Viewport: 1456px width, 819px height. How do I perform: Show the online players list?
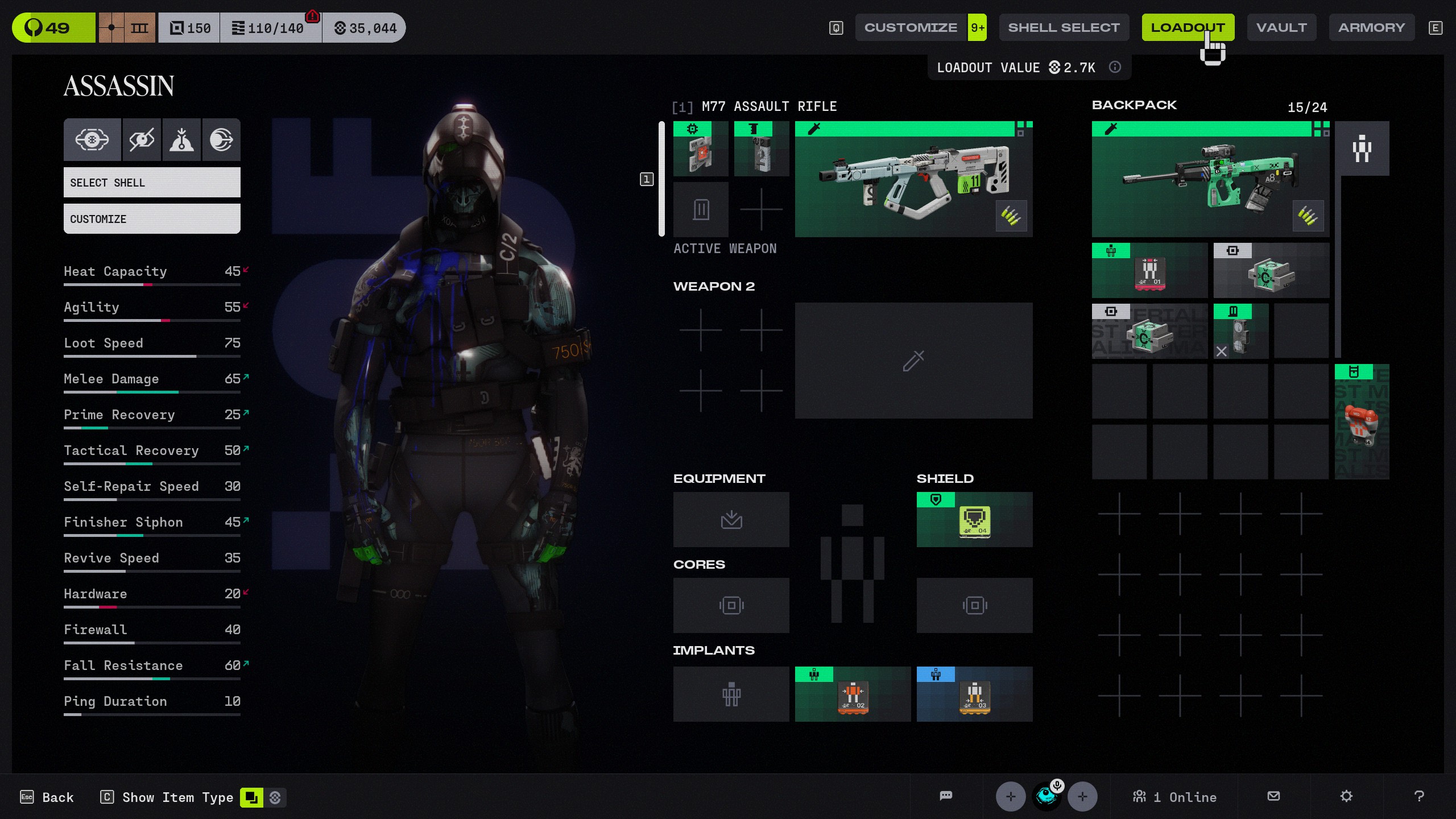pos(1174,797)
